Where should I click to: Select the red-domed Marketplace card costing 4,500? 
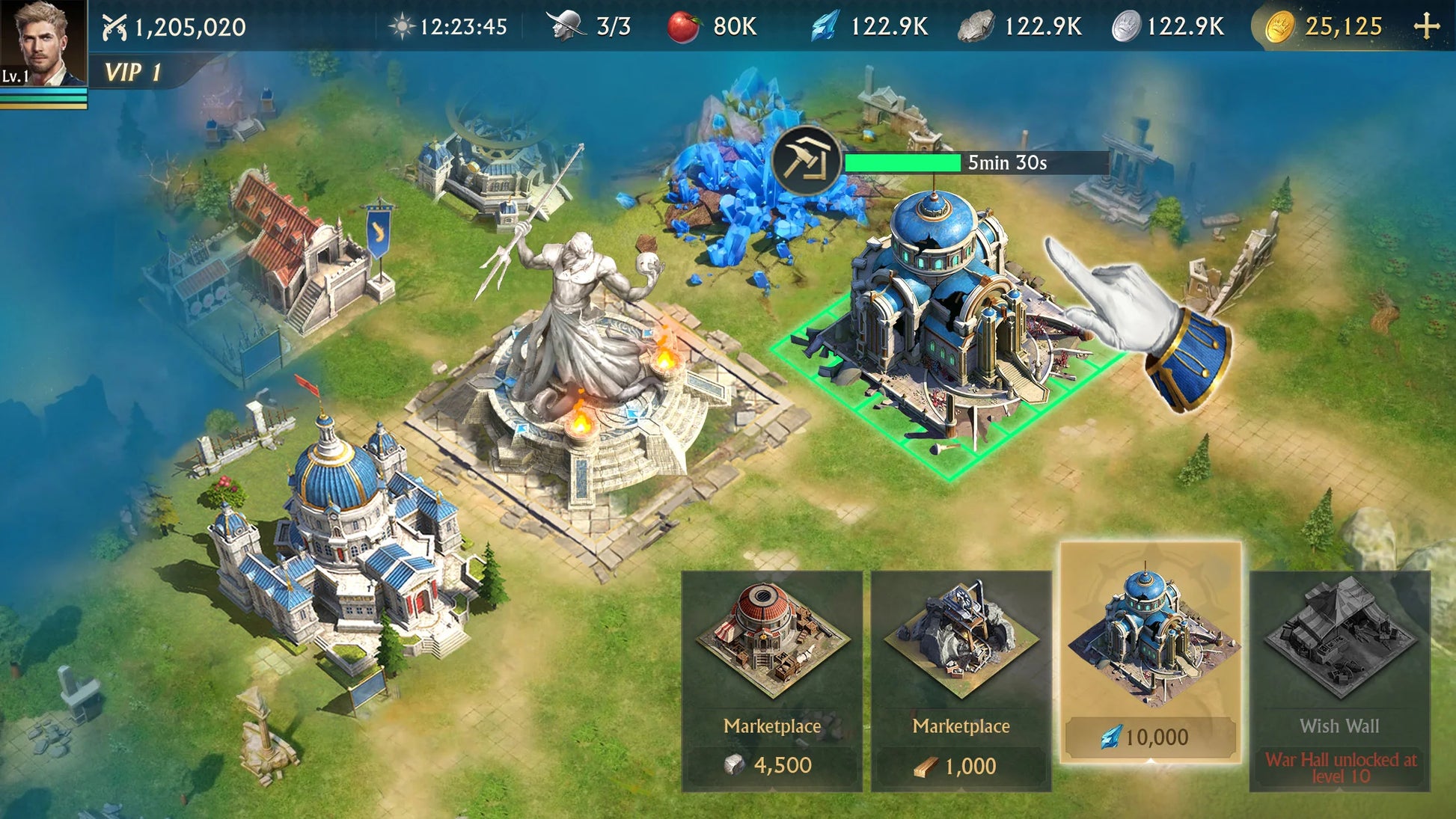[772, 681]
